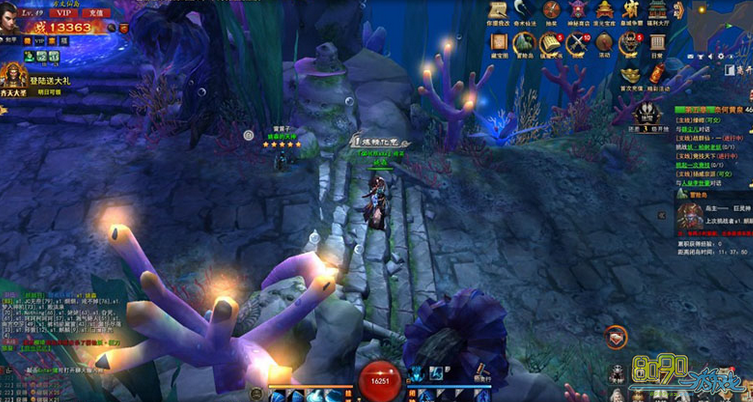Open the 神秘商店 mystery shop icon
753x402 pixels.
click(x=578, y=11)
